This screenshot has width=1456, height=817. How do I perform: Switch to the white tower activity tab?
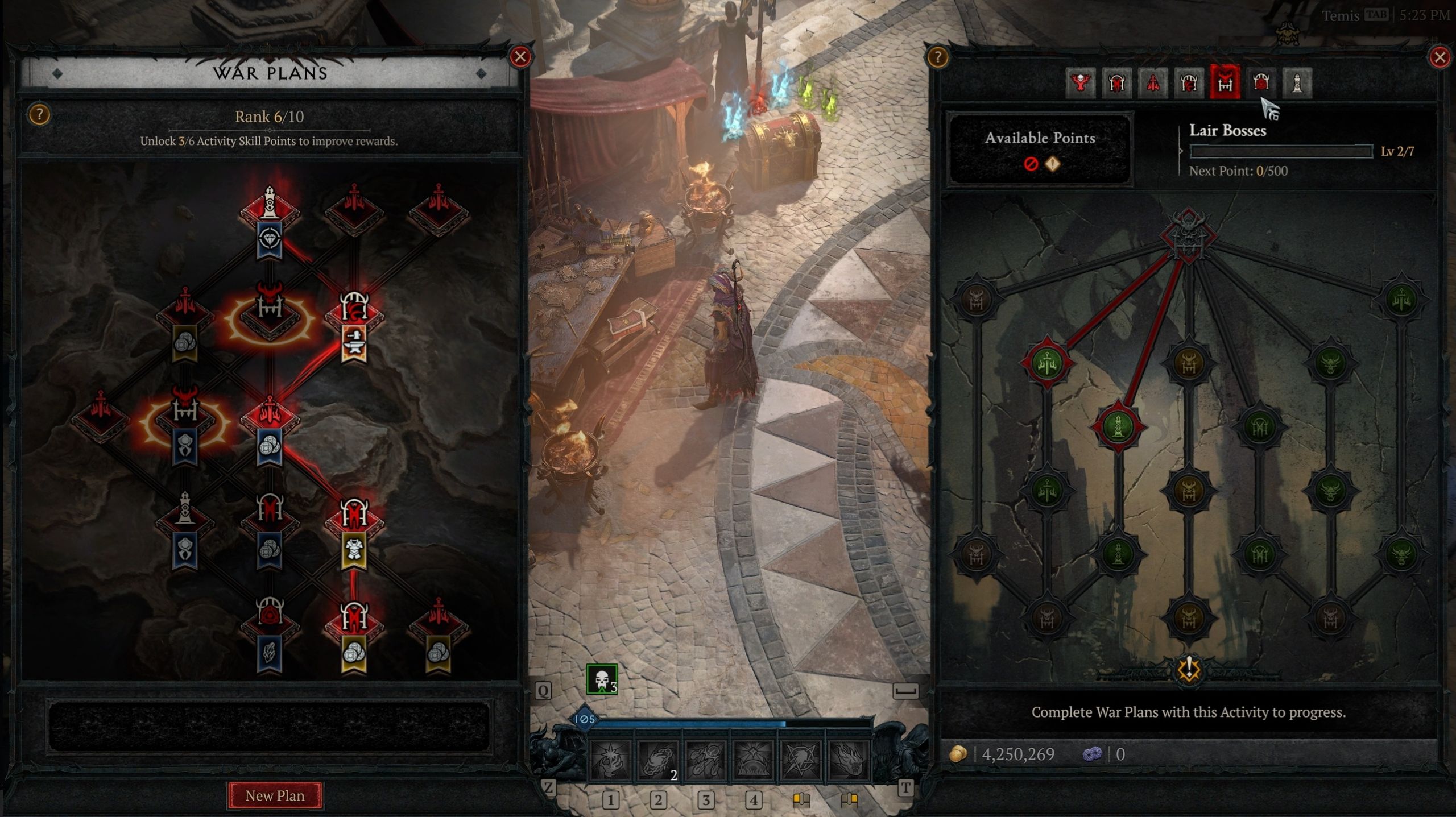[1297, 84]
